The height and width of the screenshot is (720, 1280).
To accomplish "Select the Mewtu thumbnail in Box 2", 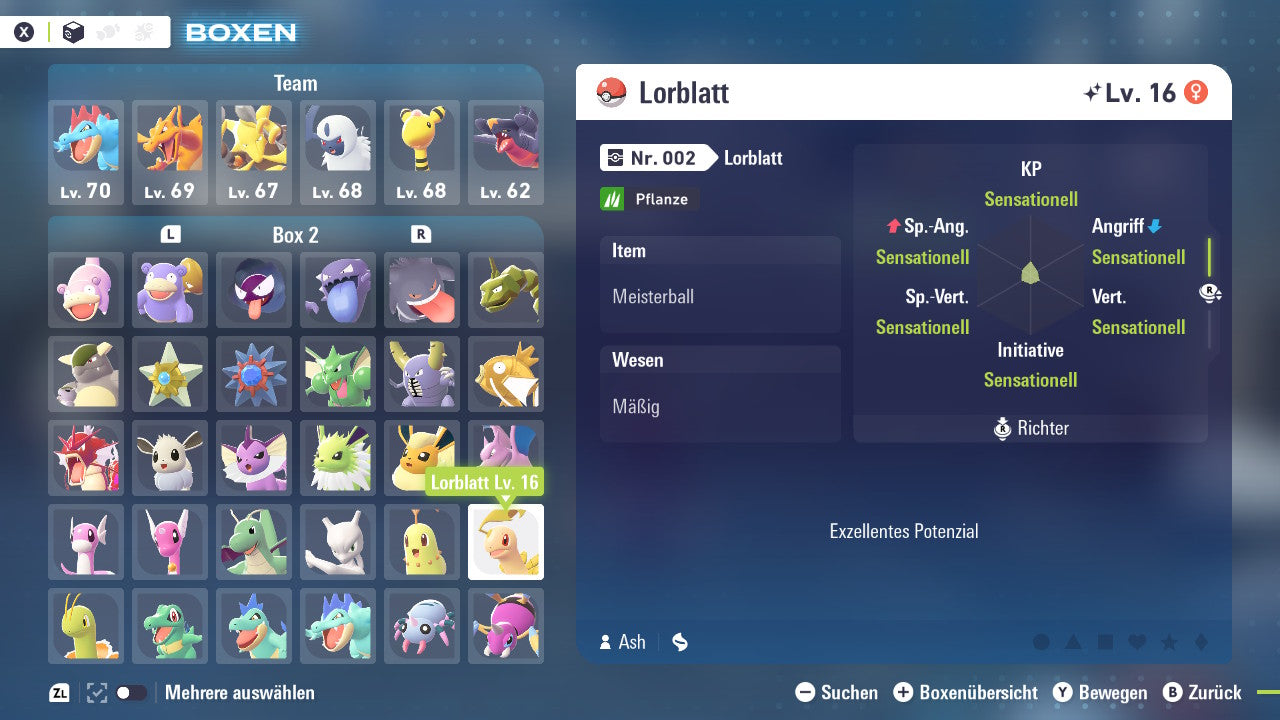I will [338, 542].
